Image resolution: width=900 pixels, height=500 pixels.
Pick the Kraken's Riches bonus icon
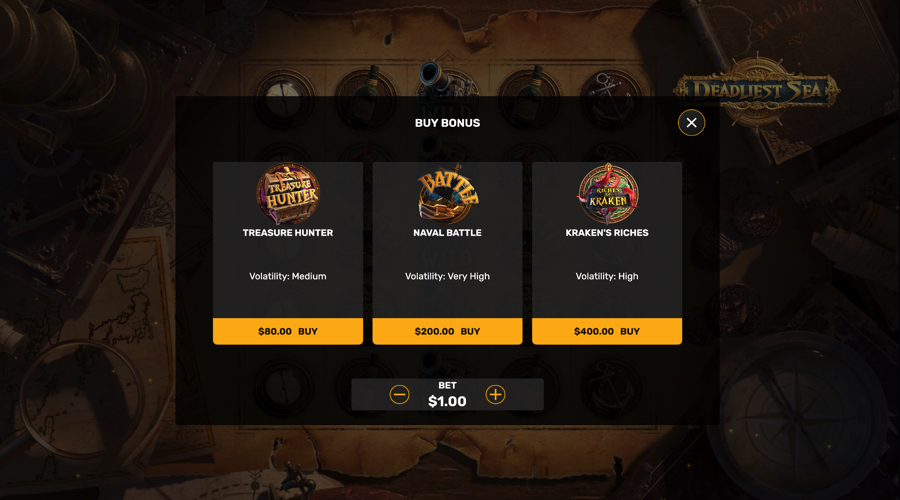click(x=607, y=193)
